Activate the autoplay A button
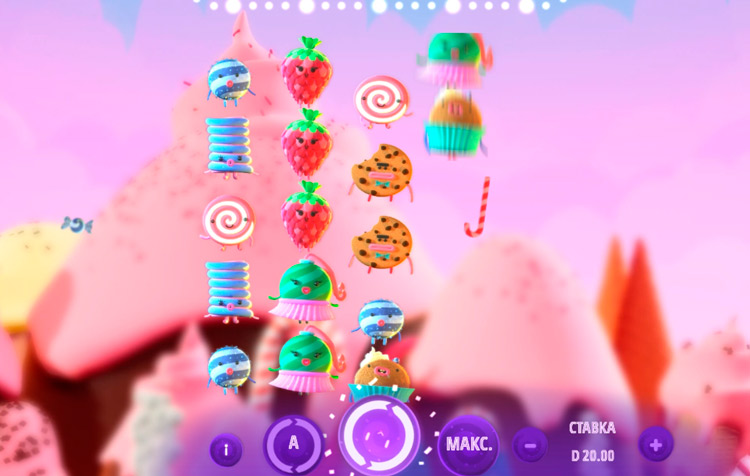 pyautogui.click(x=293, y=445)
